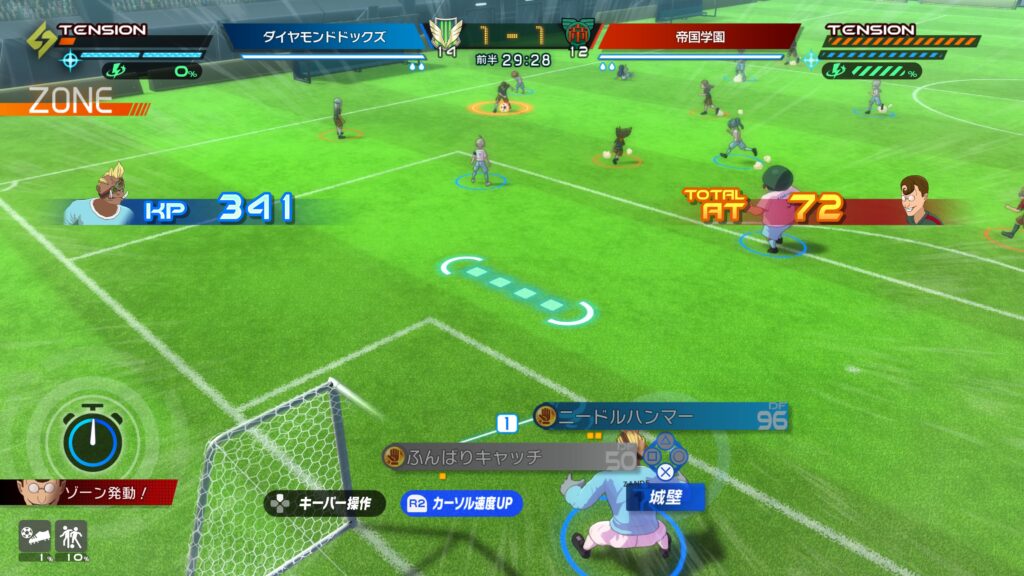The width and height of the screenshot is (1024, 576).
Task: Select the two-player passive icon
Action: click(71, 537)
